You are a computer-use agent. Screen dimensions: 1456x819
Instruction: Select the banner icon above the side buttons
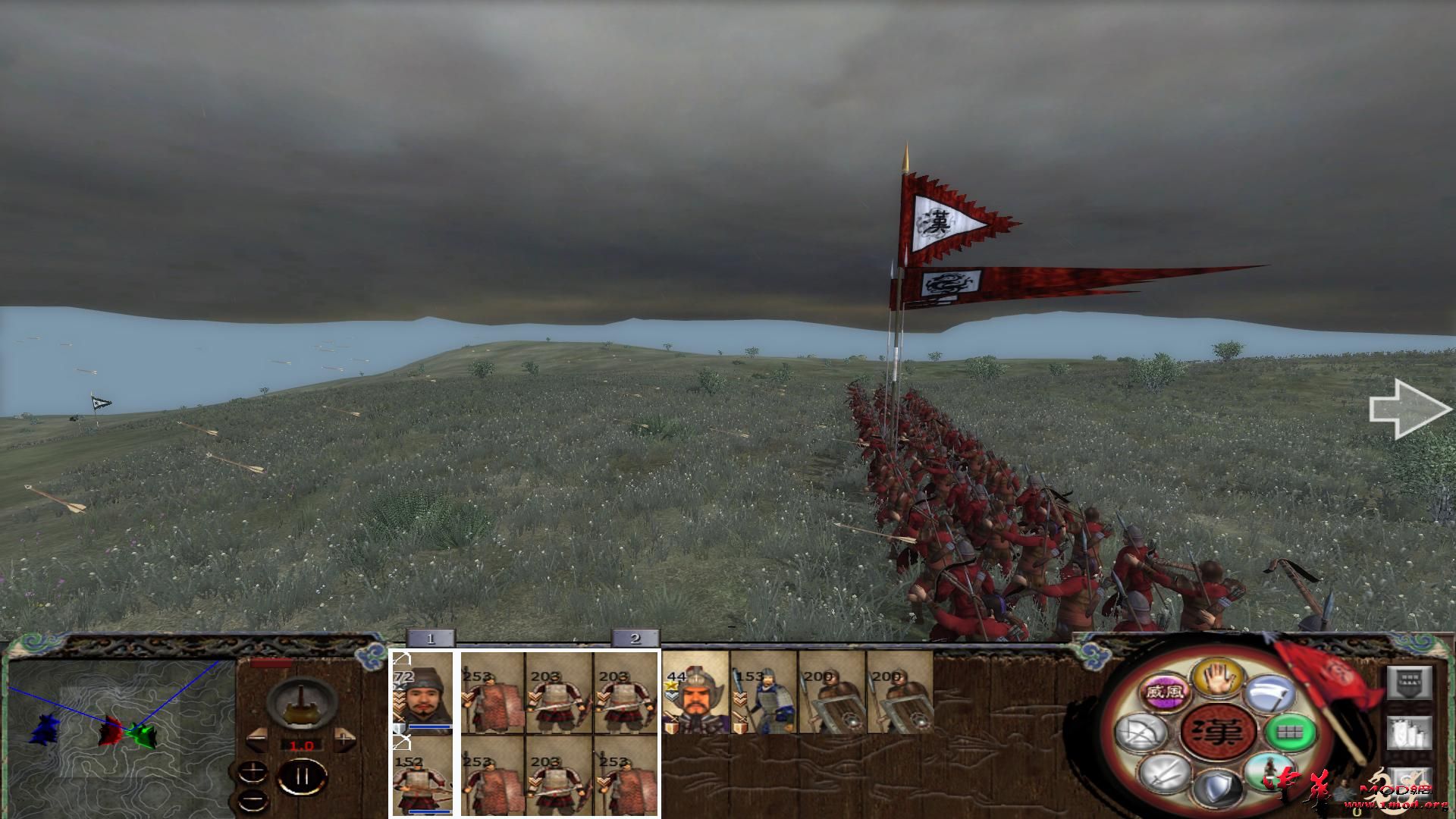click(x=1408, y=684)
